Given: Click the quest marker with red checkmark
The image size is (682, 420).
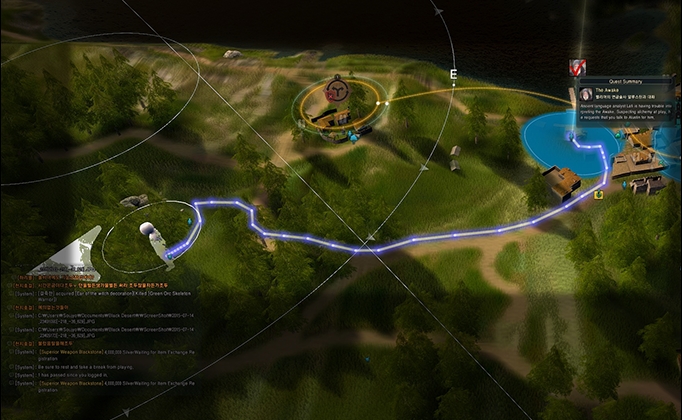Looking at the screenshot, I should 577,67.
